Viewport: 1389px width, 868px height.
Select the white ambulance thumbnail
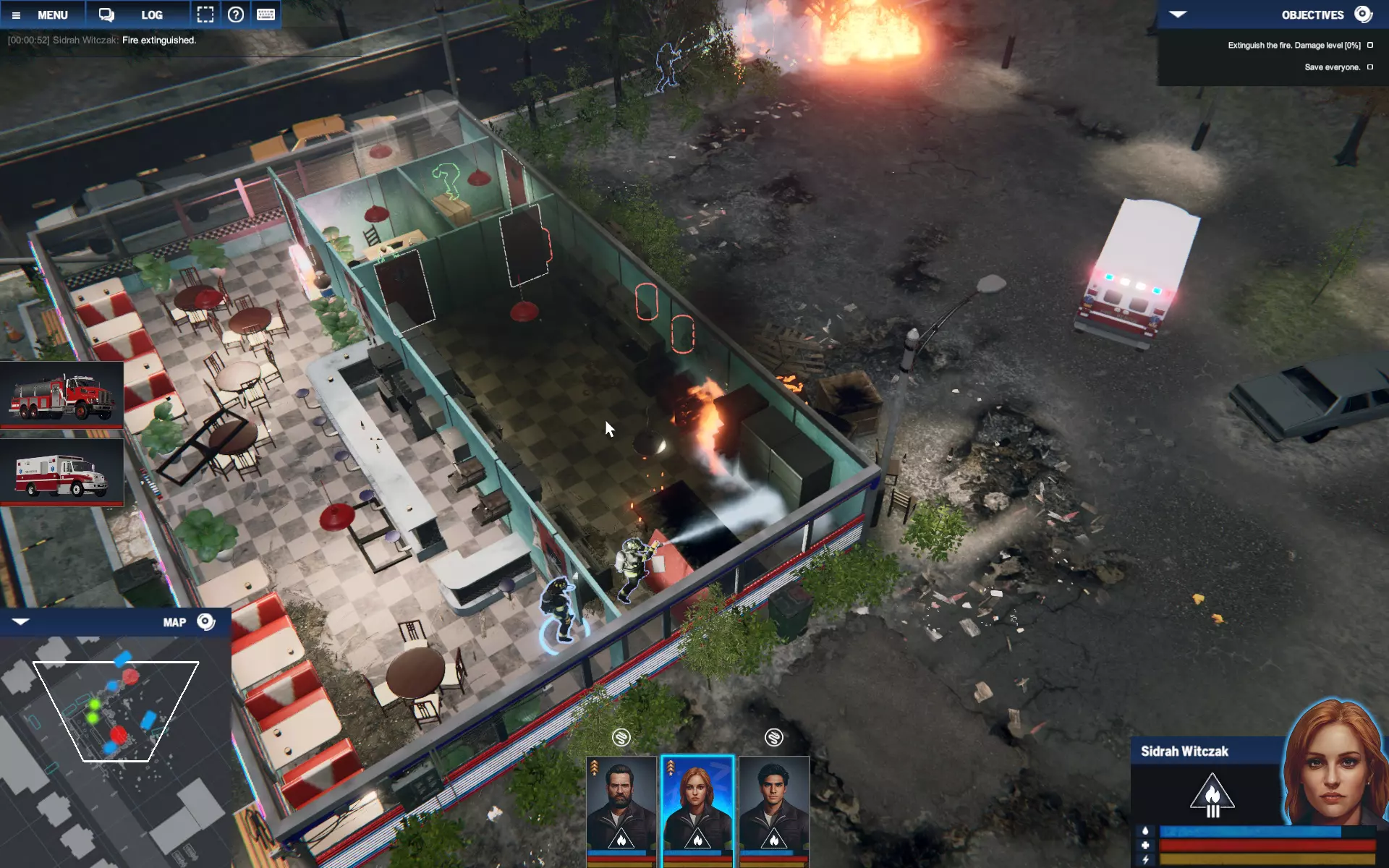62,474
